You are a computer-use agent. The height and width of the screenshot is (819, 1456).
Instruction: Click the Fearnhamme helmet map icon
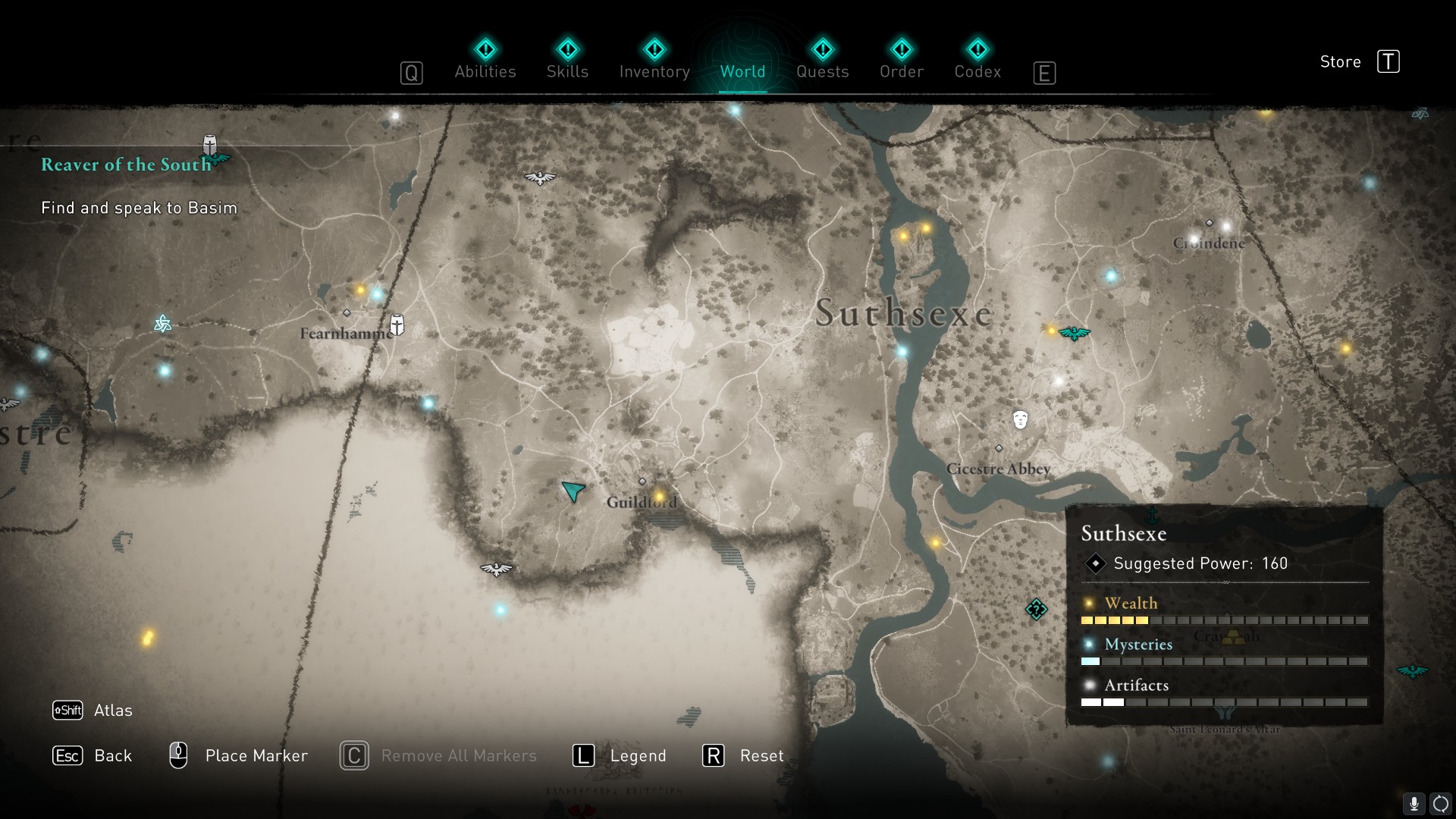397,325
